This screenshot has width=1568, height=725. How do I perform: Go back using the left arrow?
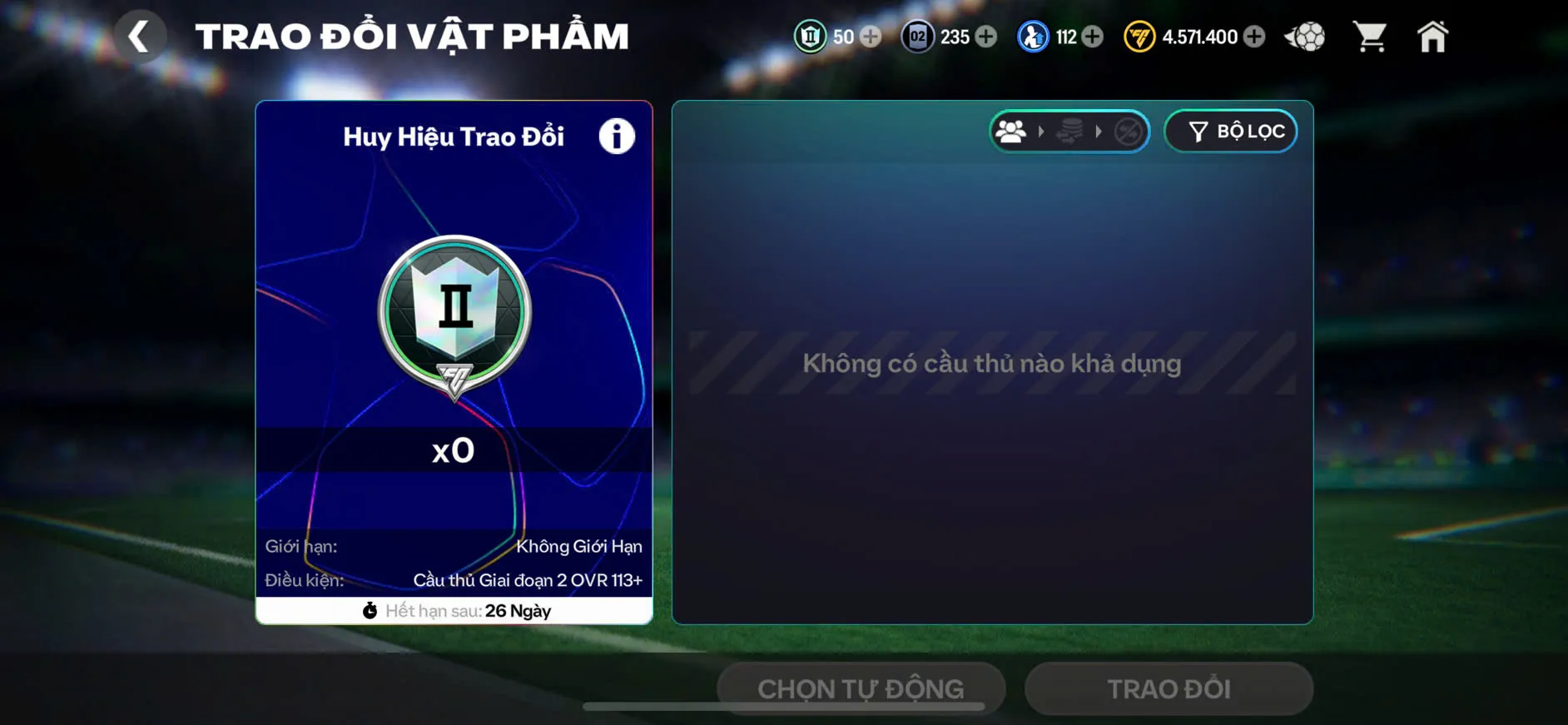tap(140, 37)
